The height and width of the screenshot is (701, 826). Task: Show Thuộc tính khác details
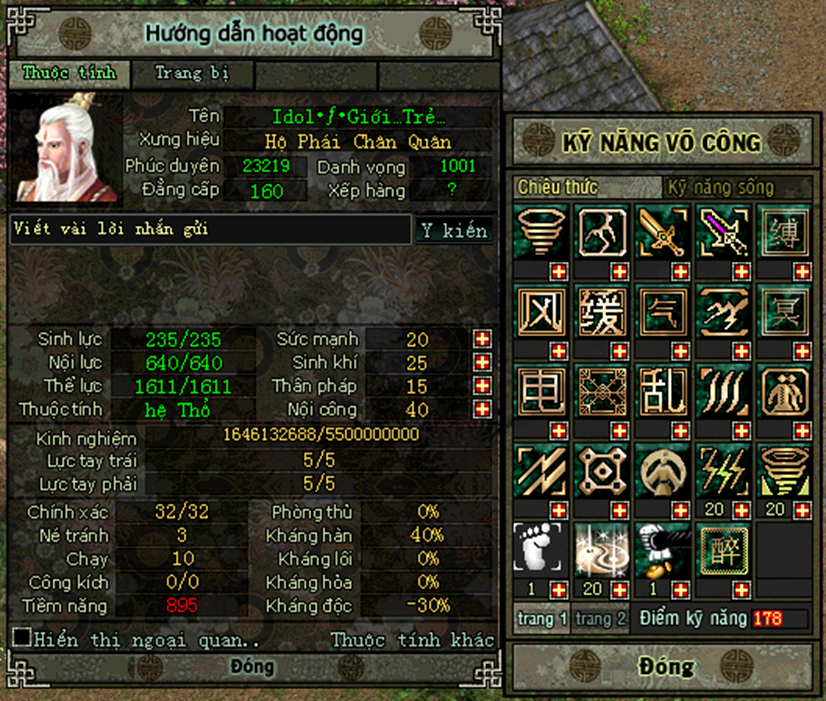click(x=412, y=639)
